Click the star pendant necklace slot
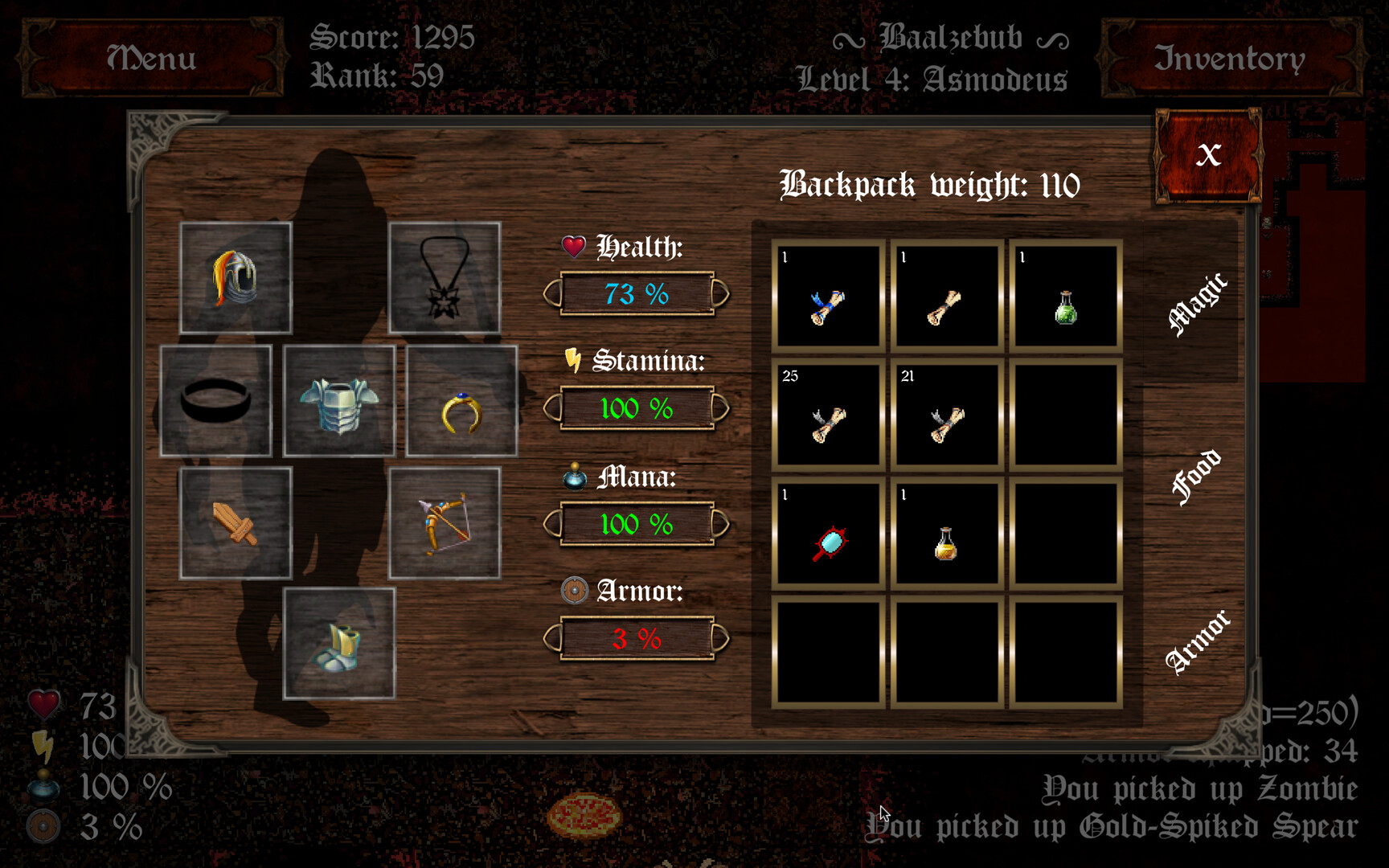1389x868 pixels. click(x=445, y=280)
